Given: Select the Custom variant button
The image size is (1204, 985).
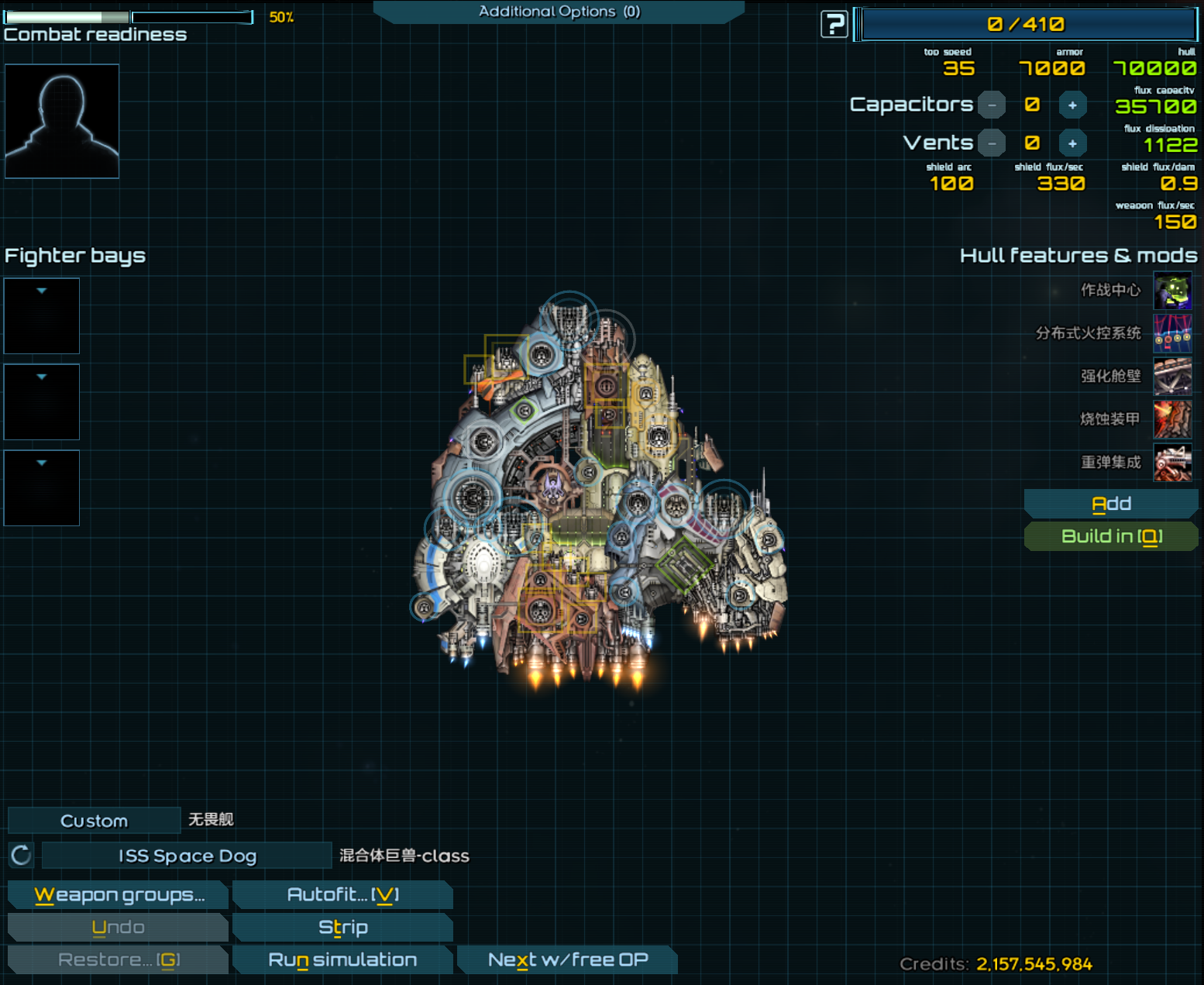Looking at the screenshot, I should pyautogui.click(x=94, y=821).
